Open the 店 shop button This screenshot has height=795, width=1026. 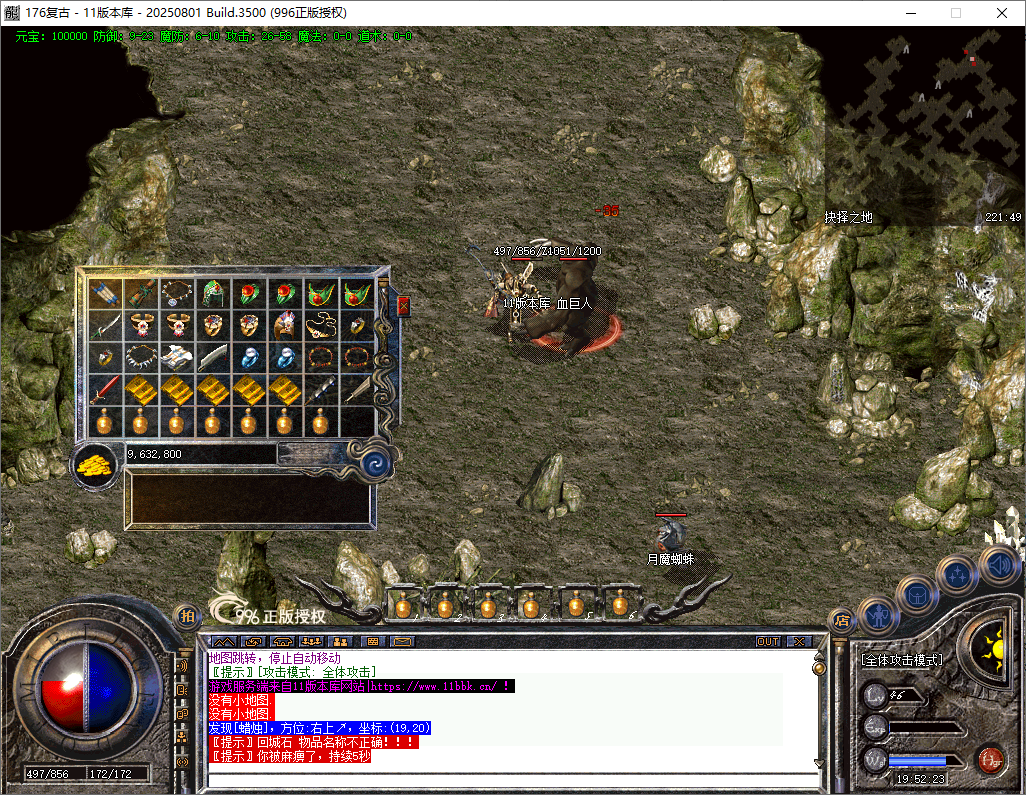pyautogui.click(x=841, y=620)
